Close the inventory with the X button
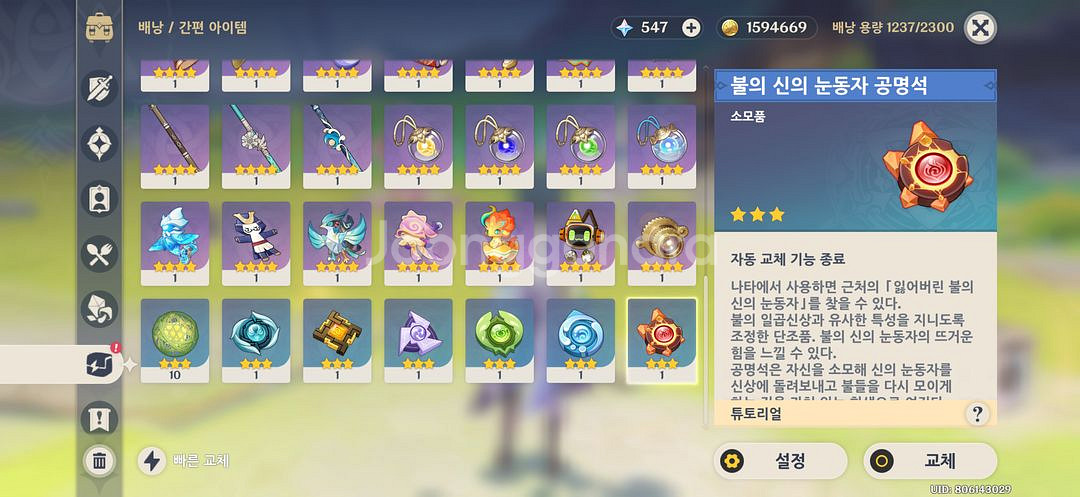Image resolution: width=1080 pixels, height=497 pixels. coord(980,28)
